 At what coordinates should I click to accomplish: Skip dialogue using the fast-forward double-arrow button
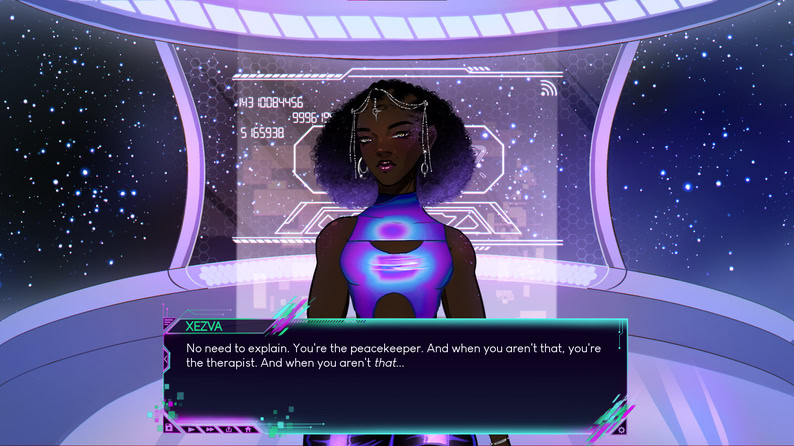(210, 429)
